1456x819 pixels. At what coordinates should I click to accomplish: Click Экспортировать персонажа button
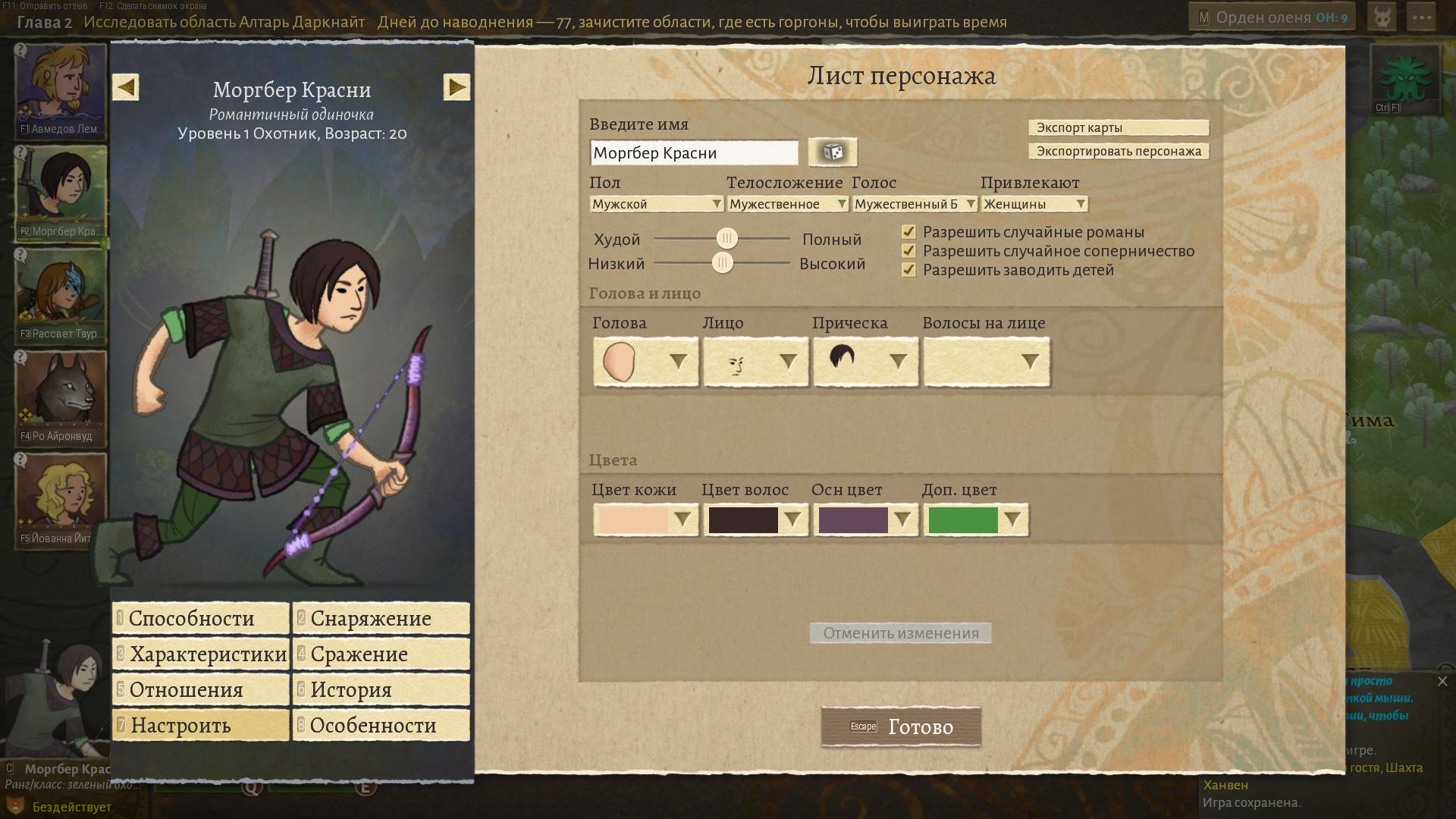pyautogui.click(x=1119, y=151)
